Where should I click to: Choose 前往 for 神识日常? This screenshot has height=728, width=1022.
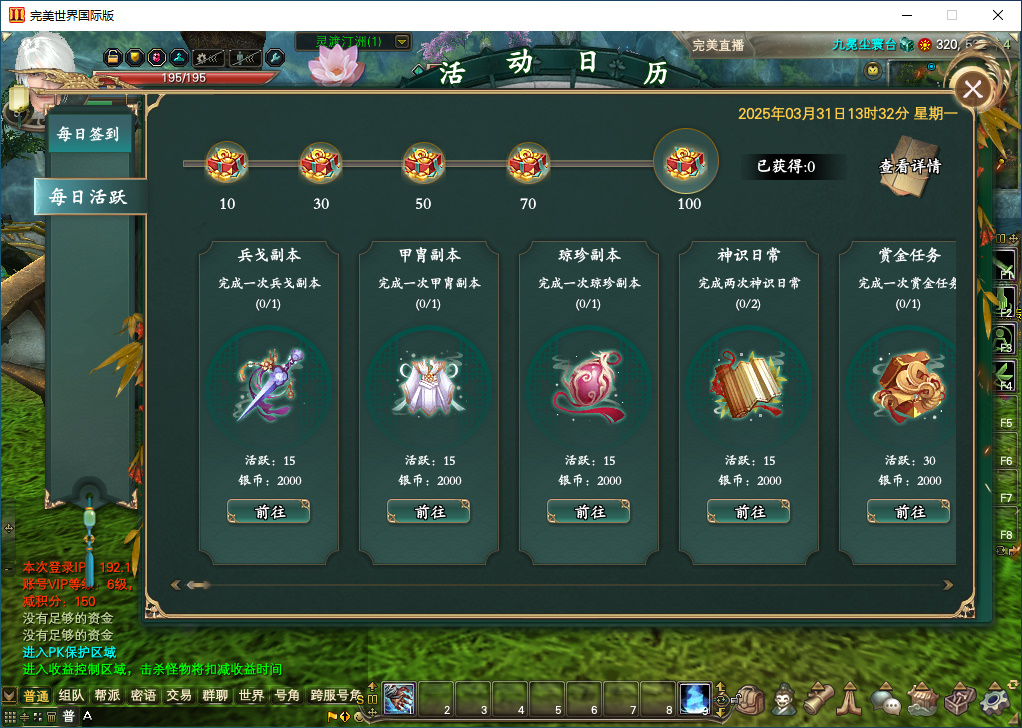pyautogui.click(x=748, y=511)
